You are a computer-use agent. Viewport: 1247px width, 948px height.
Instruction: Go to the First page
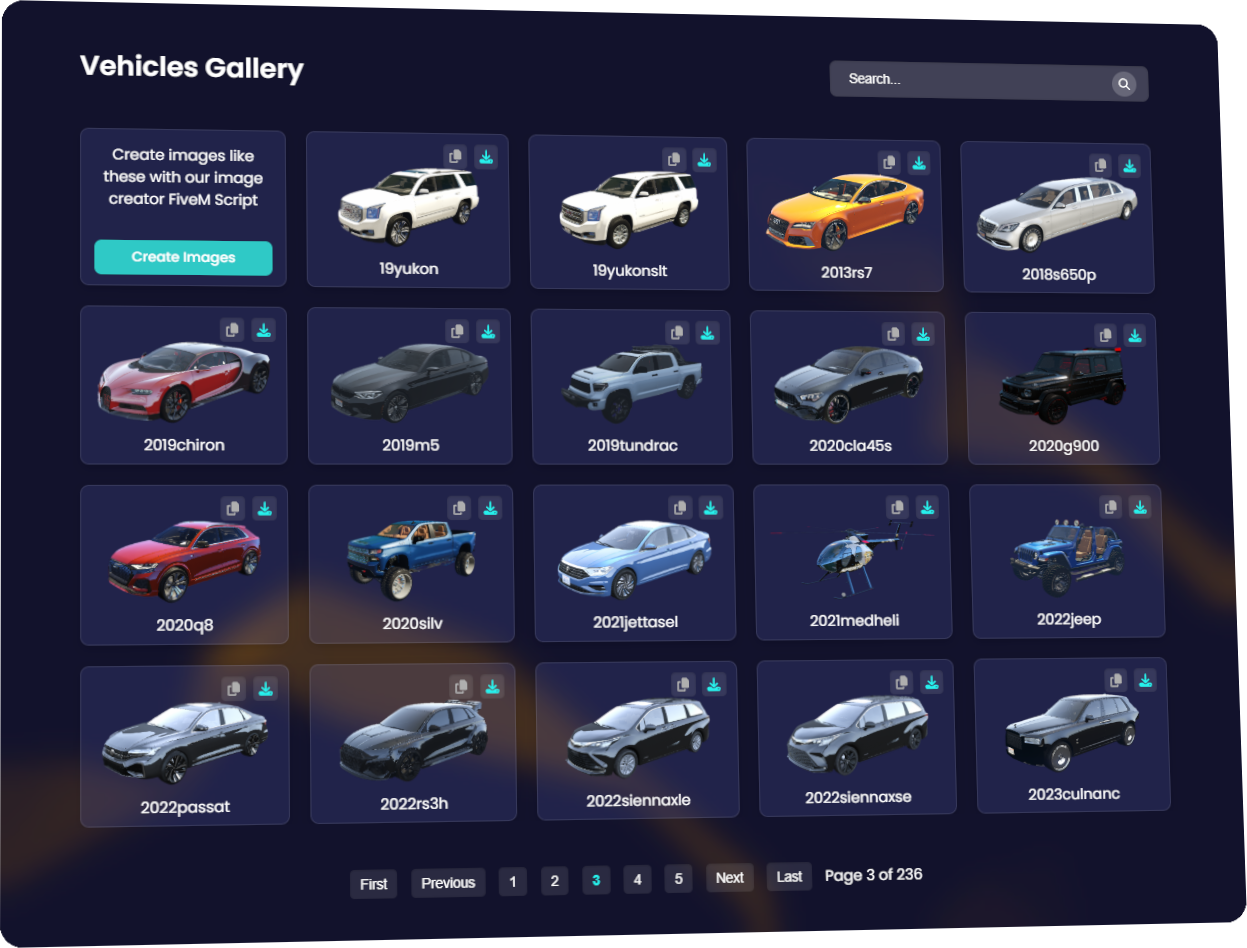pyautogui.click(x=373, y=884)
